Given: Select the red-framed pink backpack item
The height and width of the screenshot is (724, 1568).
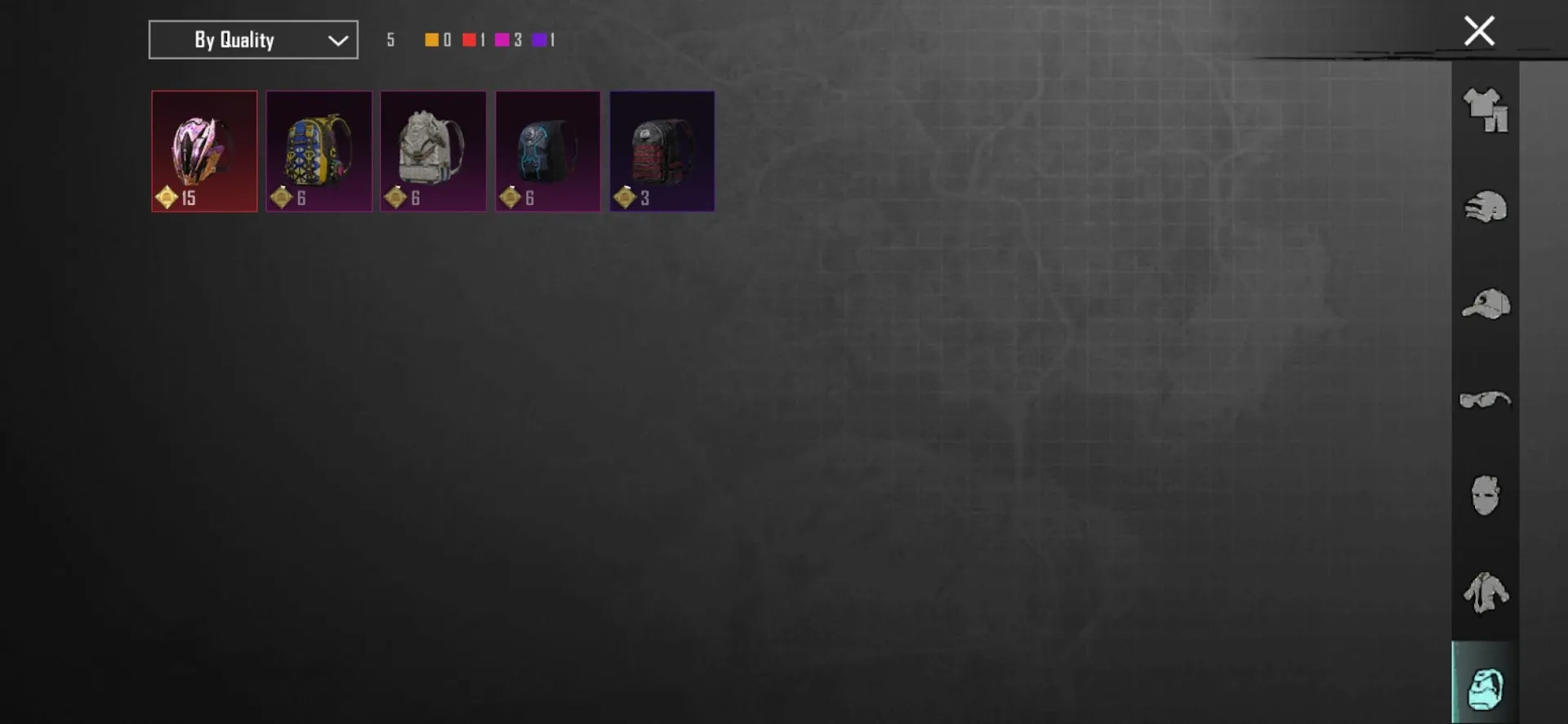Looking at the screenshot, I should (204, 151).
